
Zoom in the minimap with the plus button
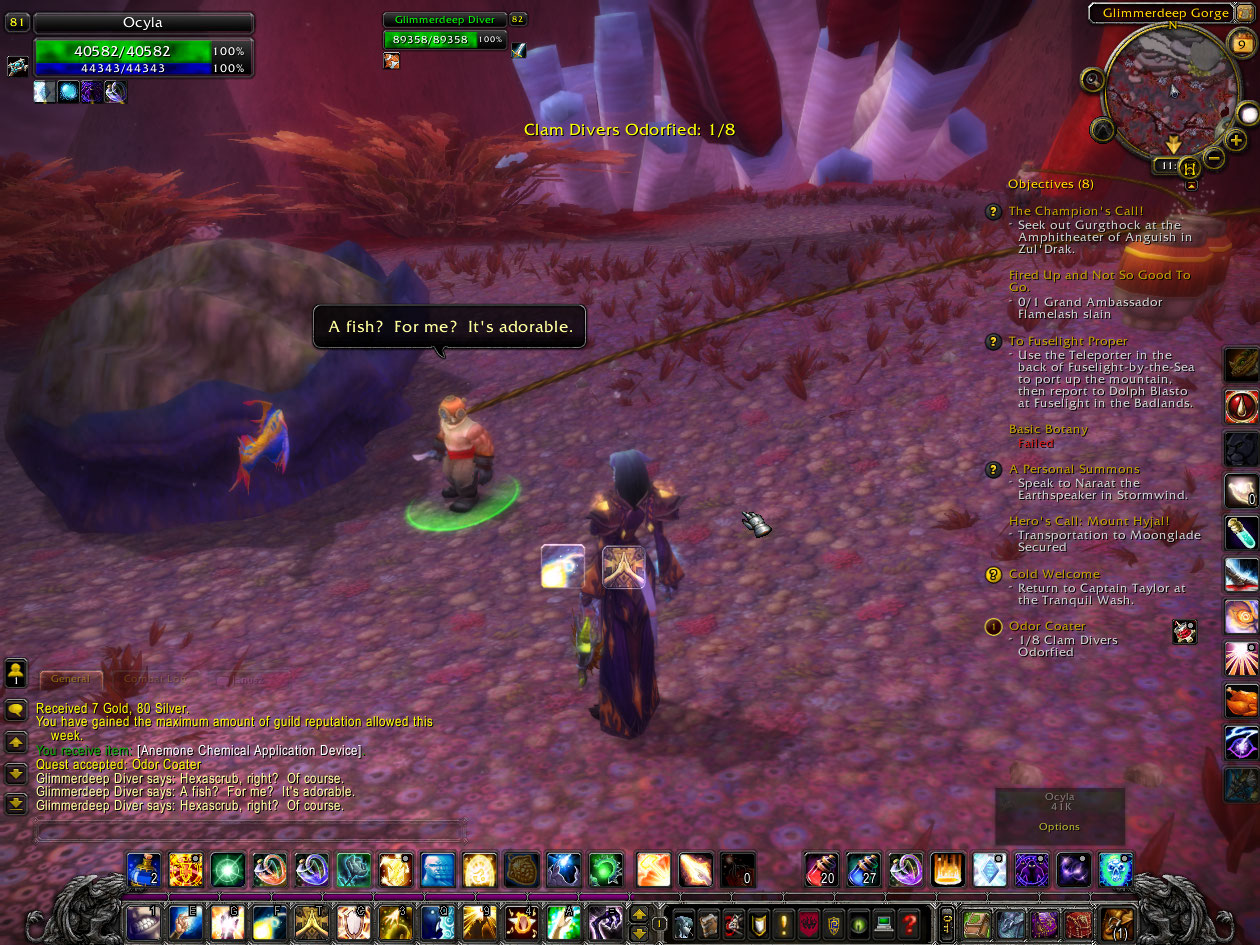pos(1236,140)
